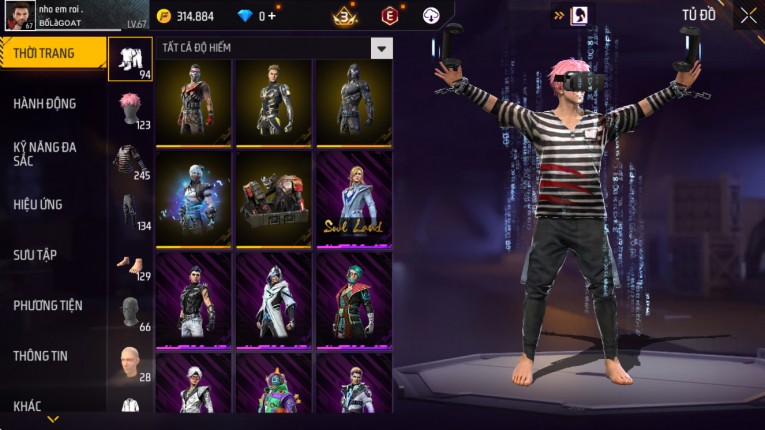Open the striped shirt tops subcategory
This screenshot has height=430, width=765.
pyautogui.click(x=130, y=160)
